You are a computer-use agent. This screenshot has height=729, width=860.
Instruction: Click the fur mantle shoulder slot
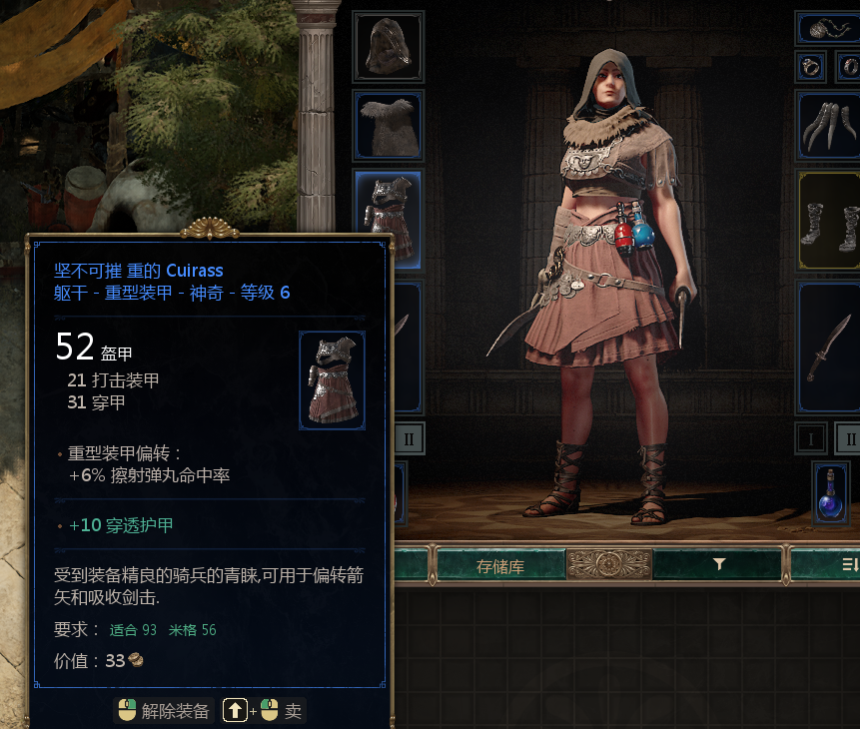(x=388, y=124)
